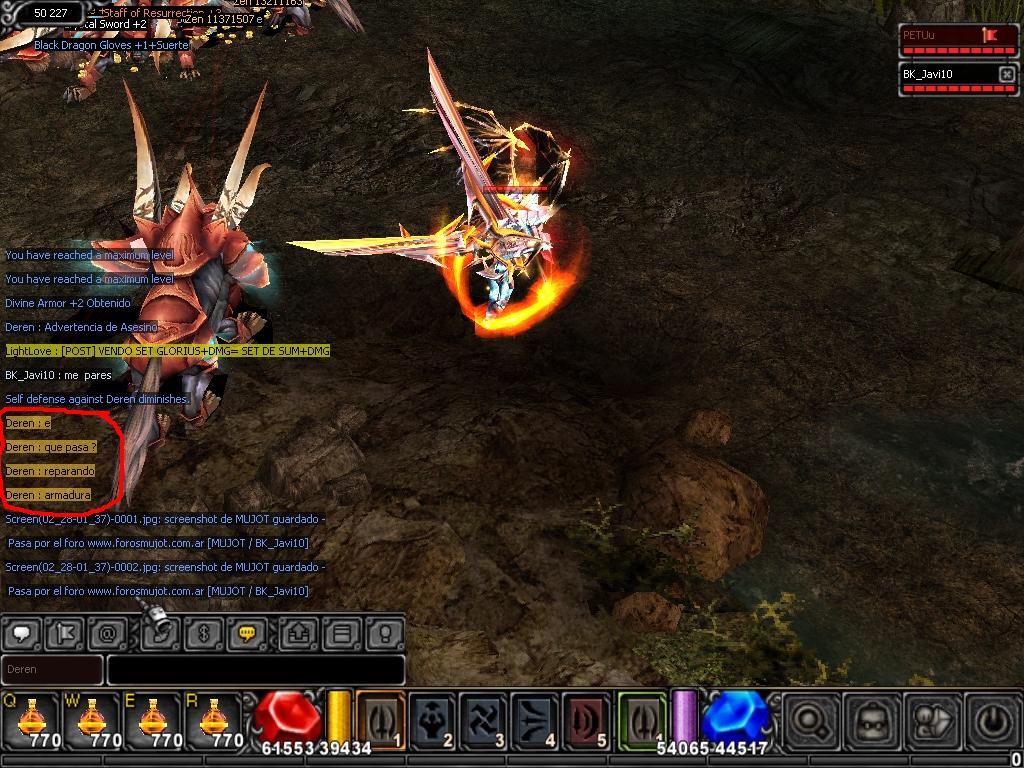1024x768 pixels.
Task: Click the power system menu button
Action: coord(993,720)
